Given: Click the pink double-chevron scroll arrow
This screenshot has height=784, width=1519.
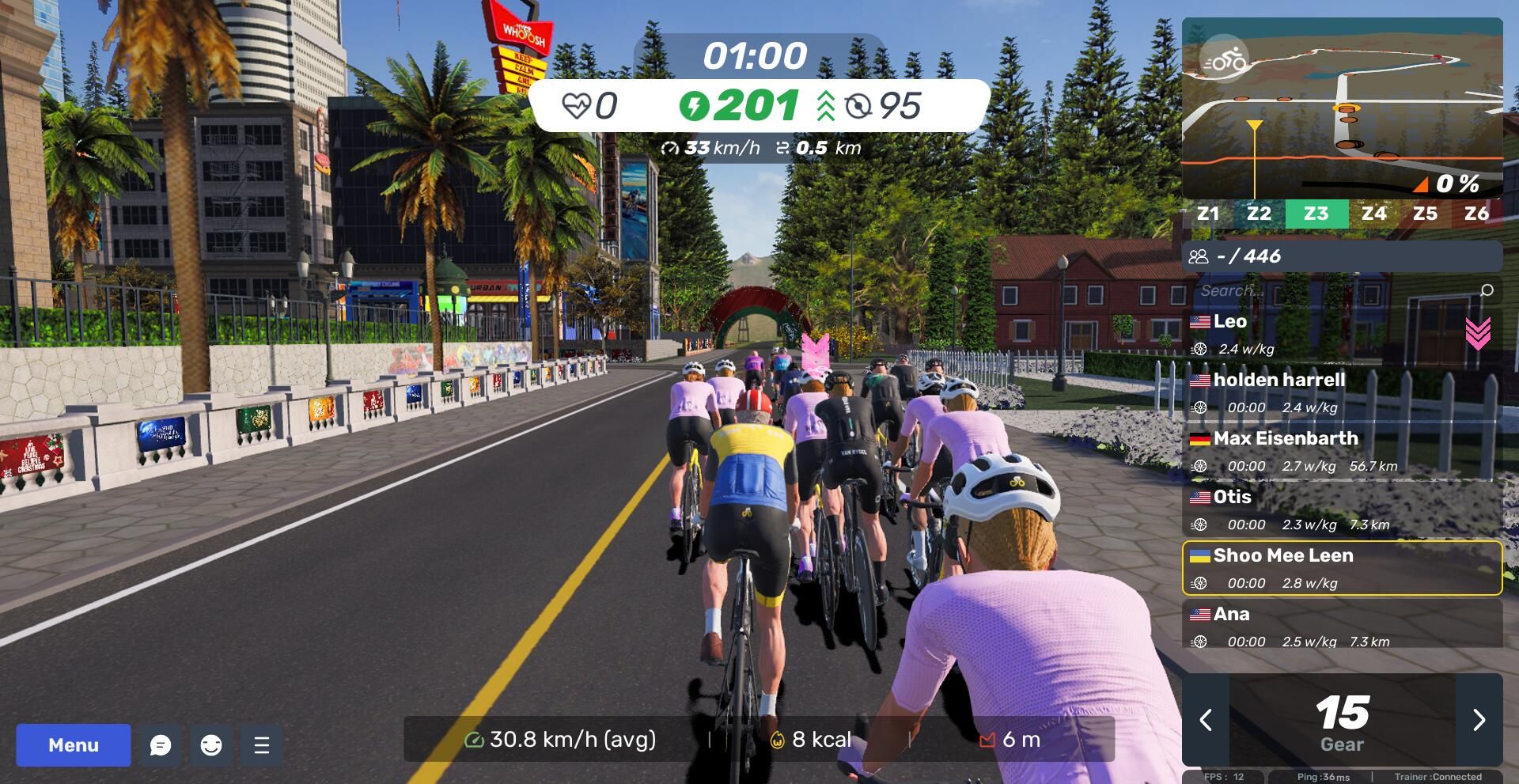Looking at the screenshot, I should click(1477, 333).
